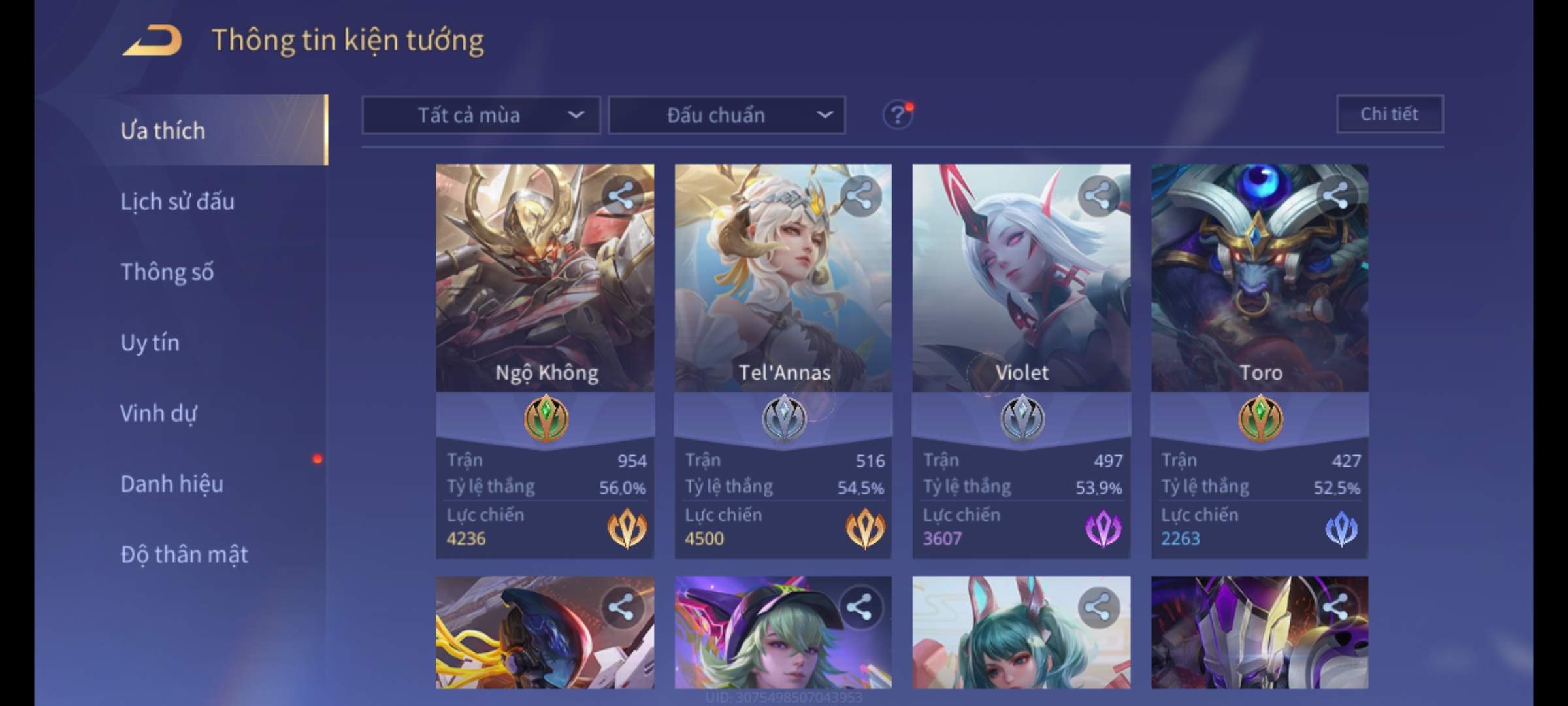The width and height of the screenshot is (1568, 706).
Task: Open the Danh hiệu tab
Action: [x=172, y=484]
